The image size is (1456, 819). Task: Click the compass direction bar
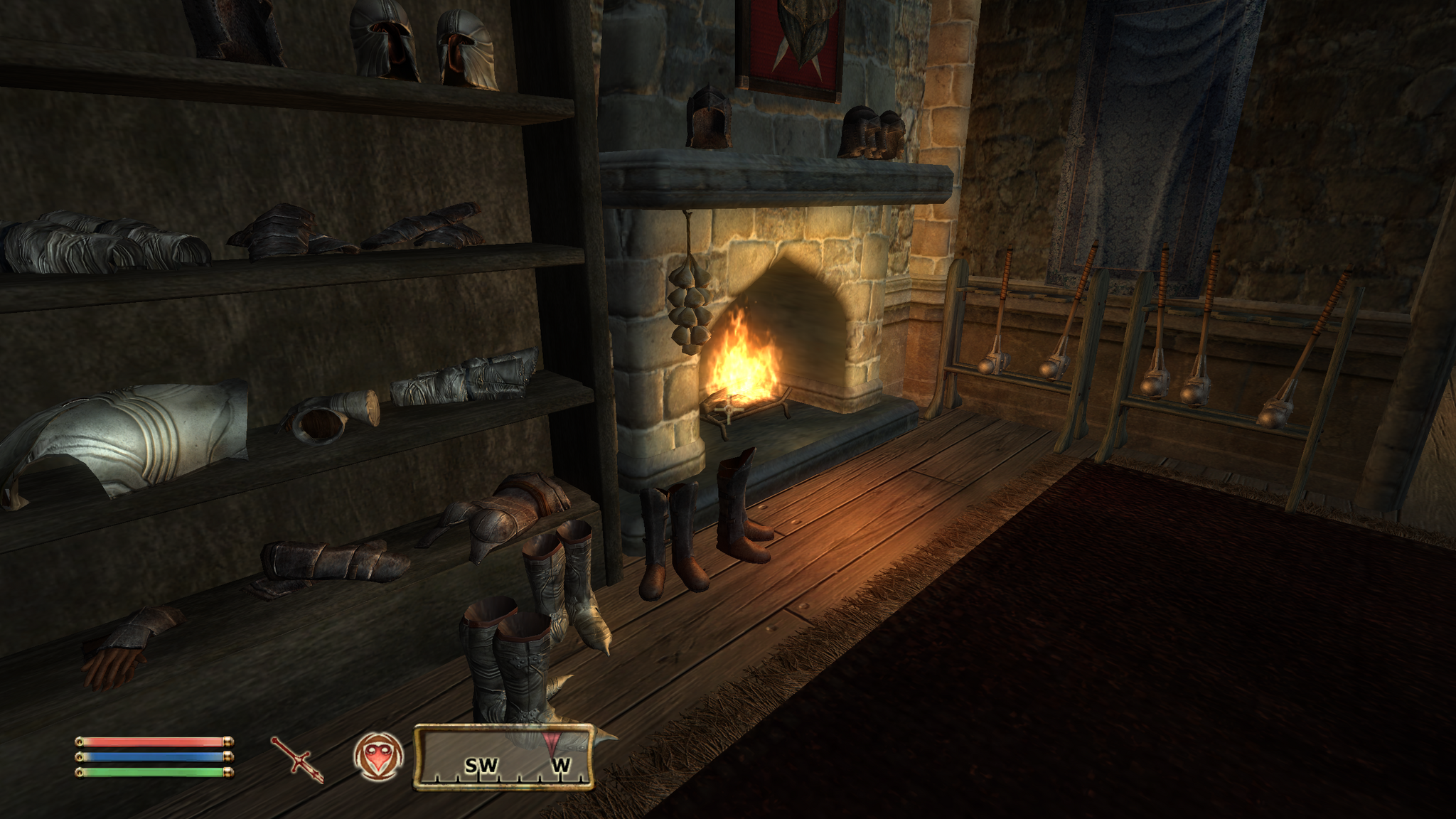(503, 758)
